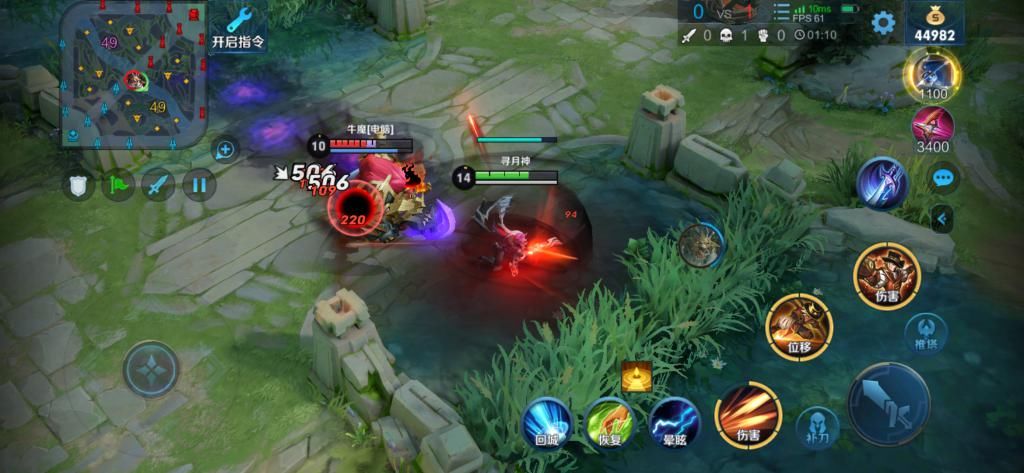
Task: Open settings with the gear icon
Action: tap(882, 22)
